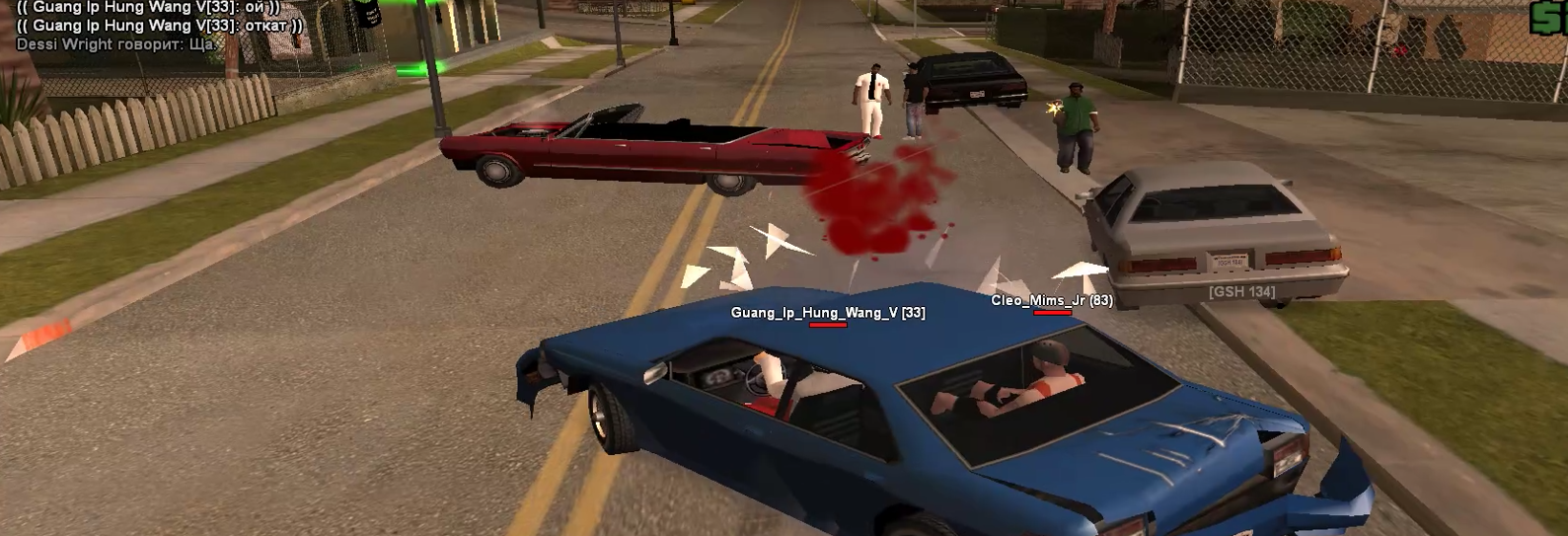
Task: Click Dessi Wright's chat message line
Action: tap(115, 44)
